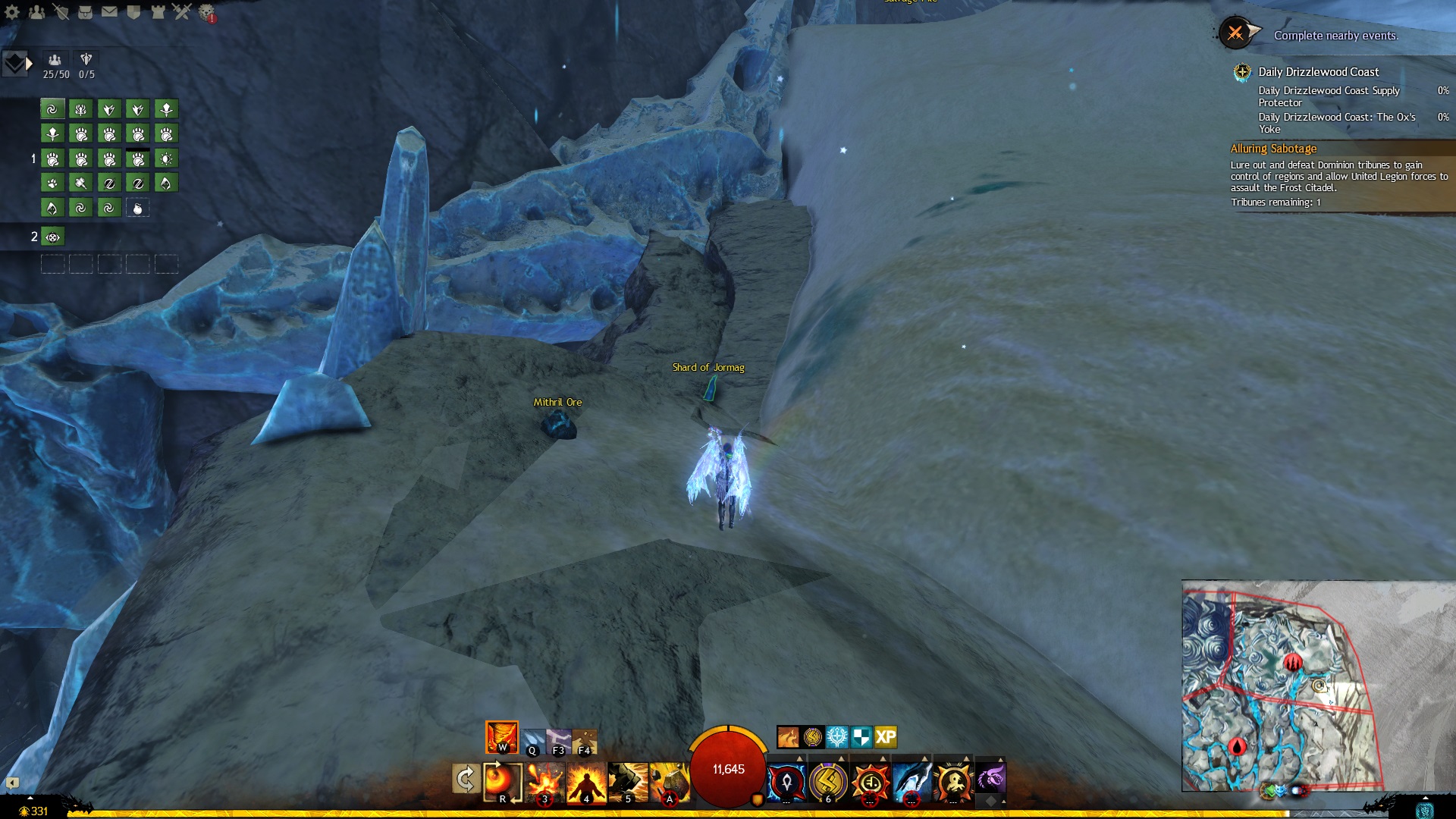Screen dimensions: 1456x819
Task: Select the sun icon squad member
Action: pyautogui.click(x=166, y=158)
